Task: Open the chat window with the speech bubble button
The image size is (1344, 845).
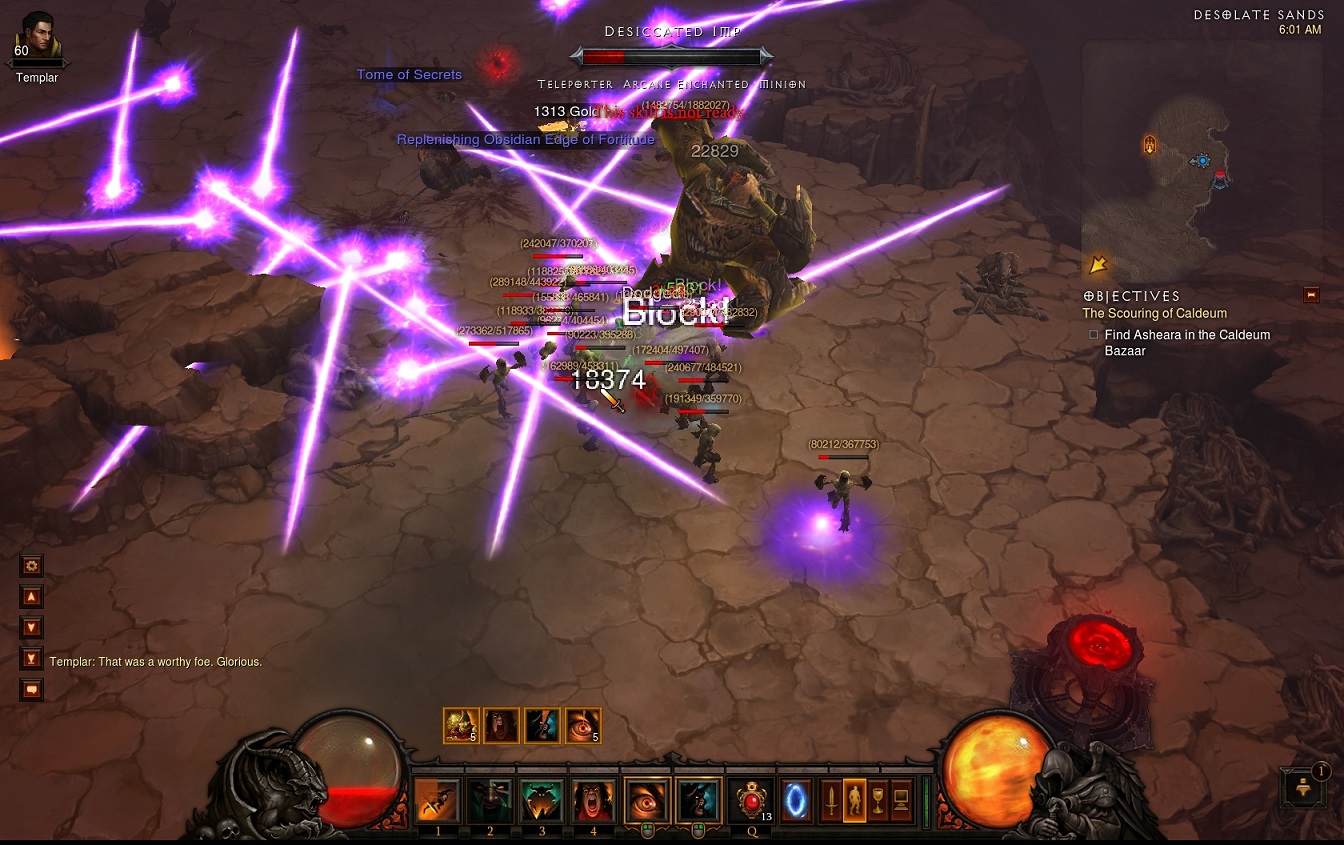Action: (x=32, y=689)
